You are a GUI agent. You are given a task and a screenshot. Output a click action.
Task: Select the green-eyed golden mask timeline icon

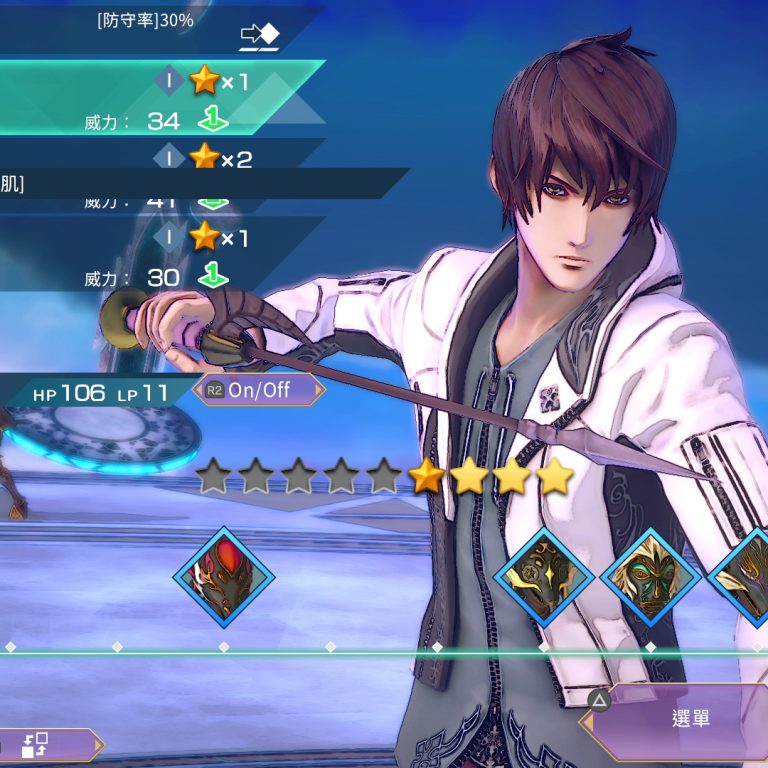(x=650, y=578)
